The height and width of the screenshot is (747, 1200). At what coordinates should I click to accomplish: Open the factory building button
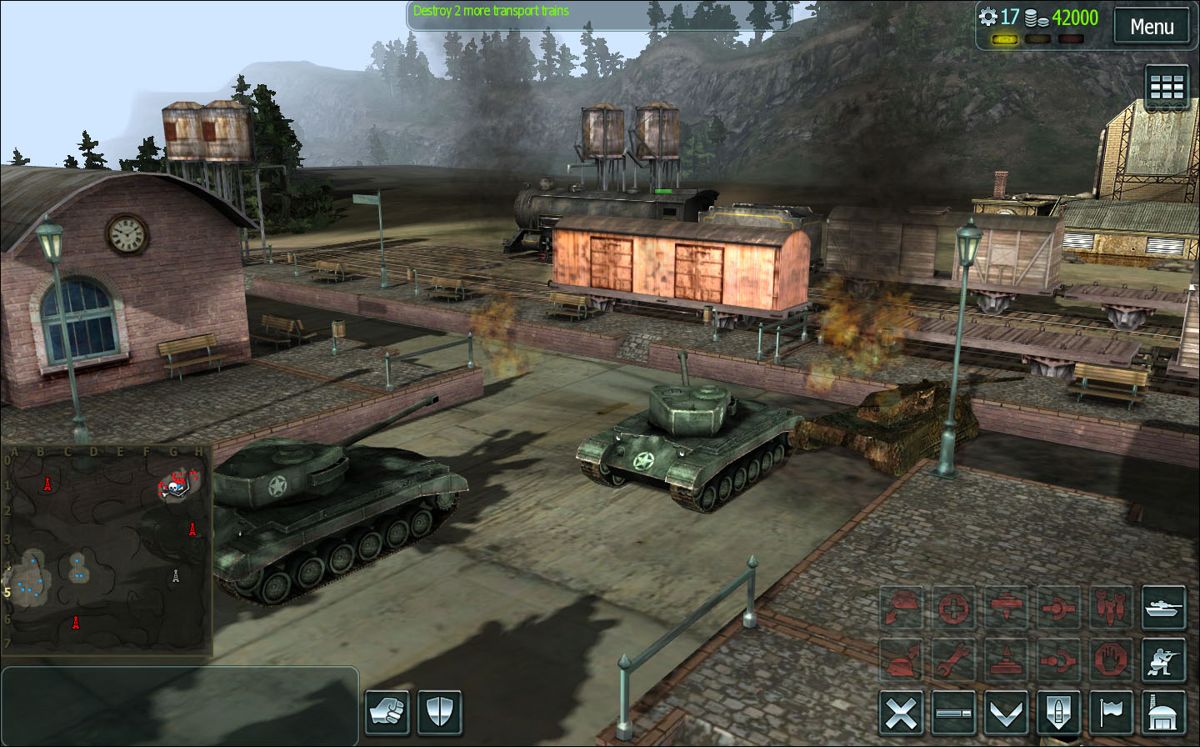click(x=1164, y=713)
